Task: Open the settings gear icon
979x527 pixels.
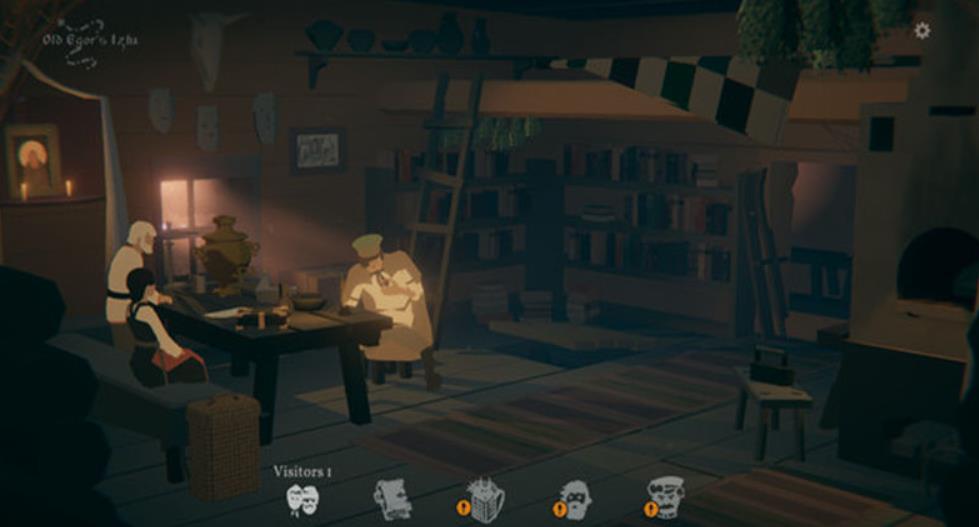Action: coord(922,31)
